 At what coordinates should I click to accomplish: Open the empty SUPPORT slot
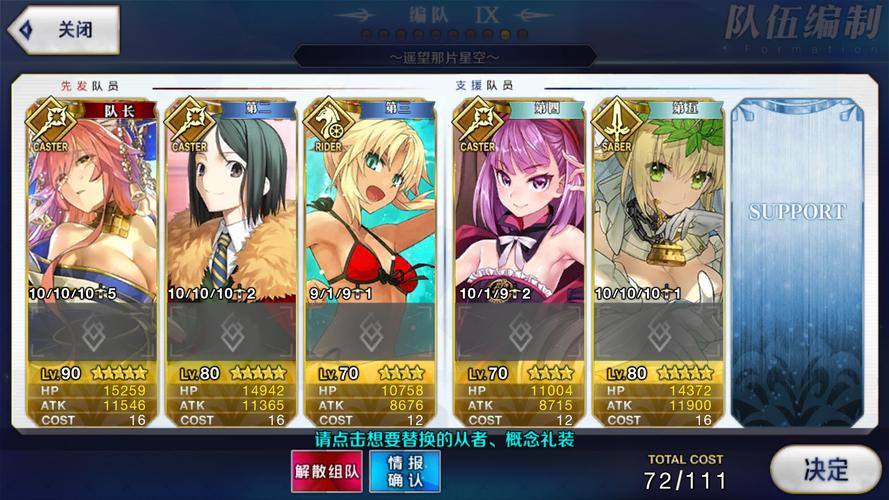click(x=796, y=260)
